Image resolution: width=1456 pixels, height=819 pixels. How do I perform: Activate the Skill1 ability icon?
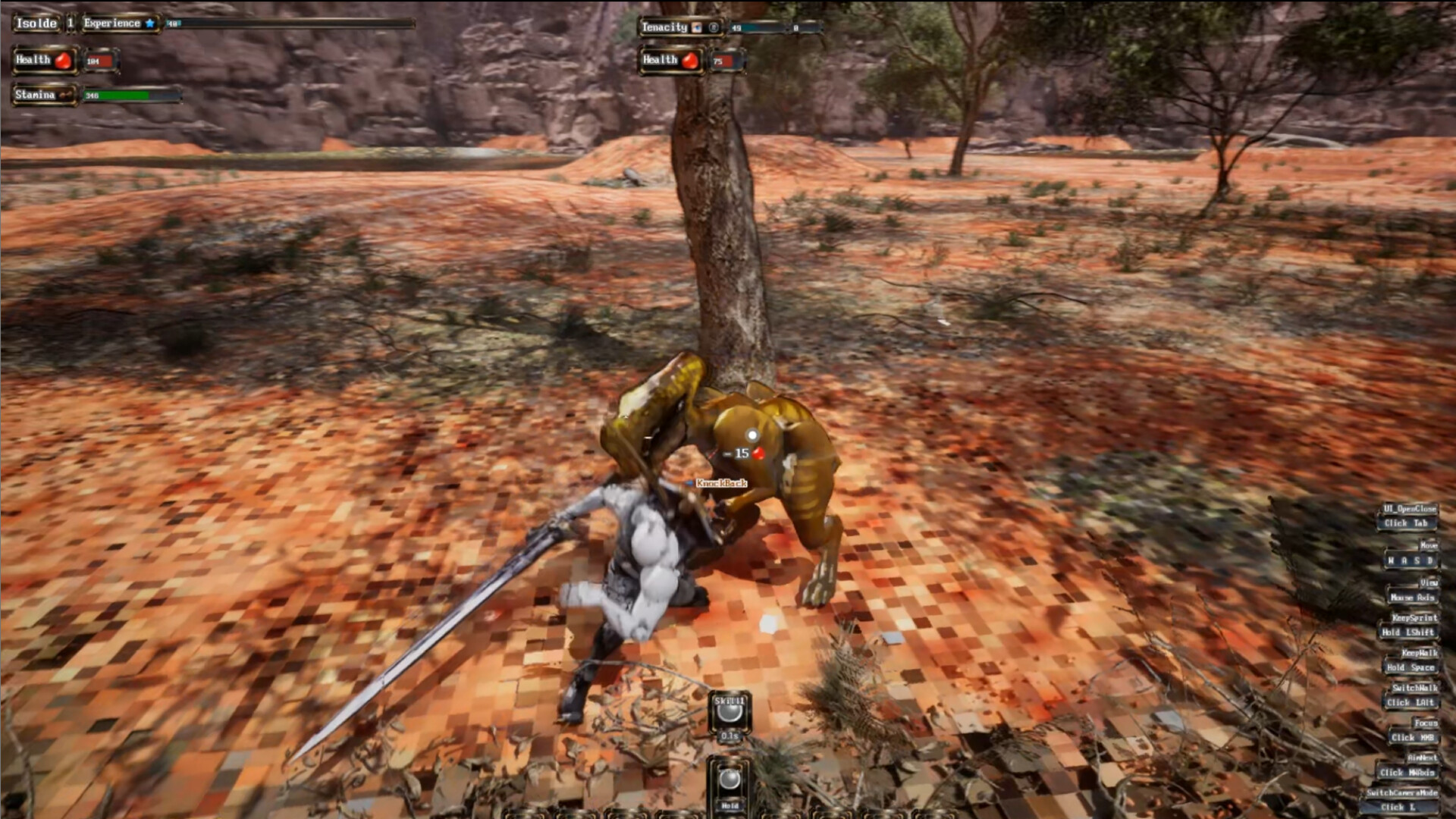(x=730, y=713)
